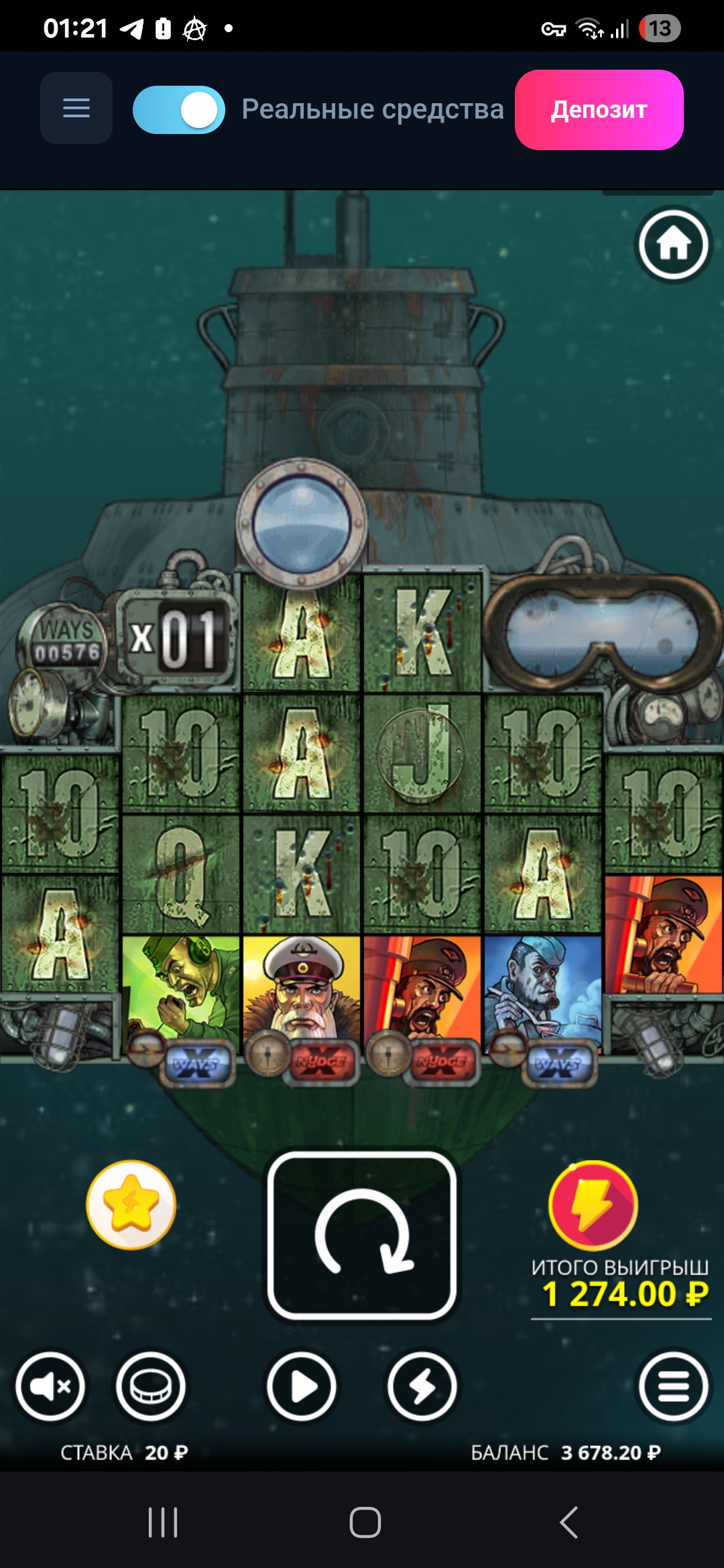Viewport: 724px width, 1568px height.
Task: Open bet settings with the coin icon
Action: (151, 1386)
